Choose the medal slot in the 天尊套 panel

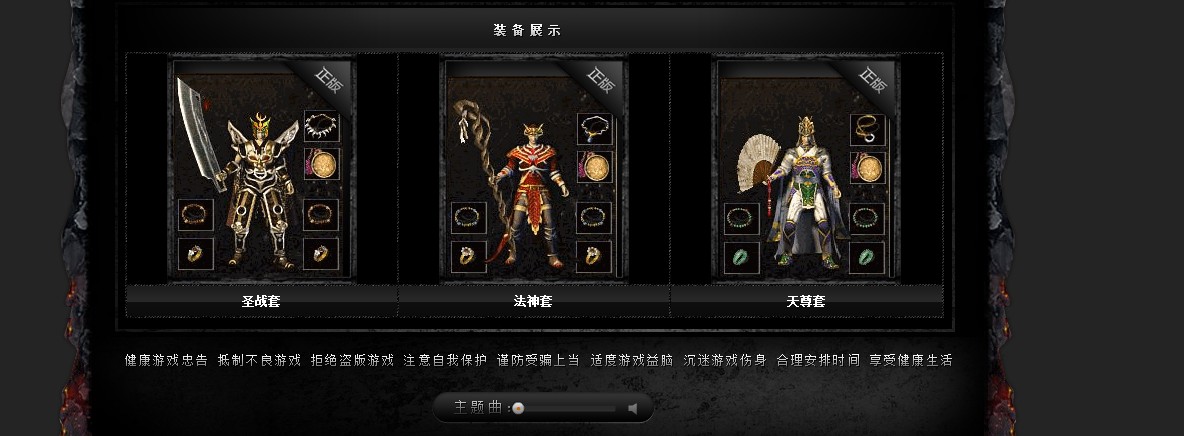(867, 166)
